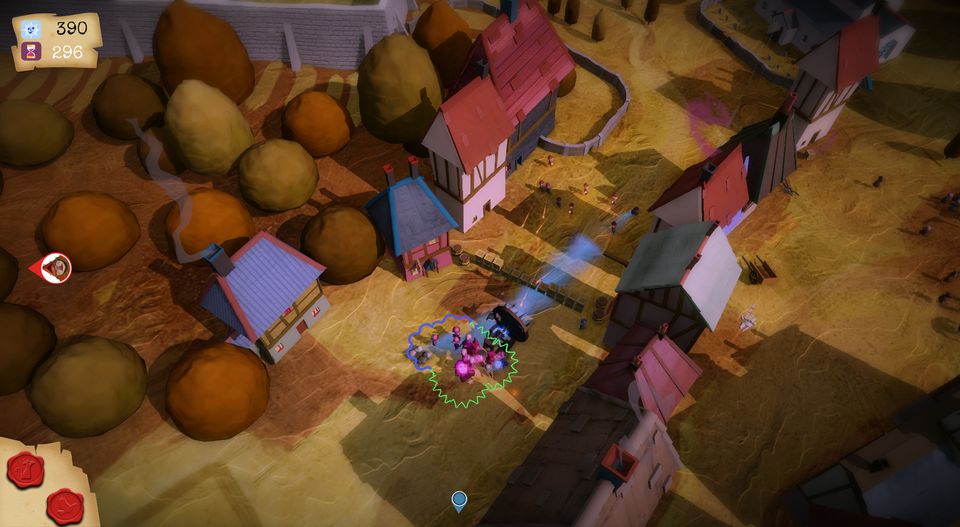
Task: Activate the lower red wax seal
Action: [x=66, y=506]
